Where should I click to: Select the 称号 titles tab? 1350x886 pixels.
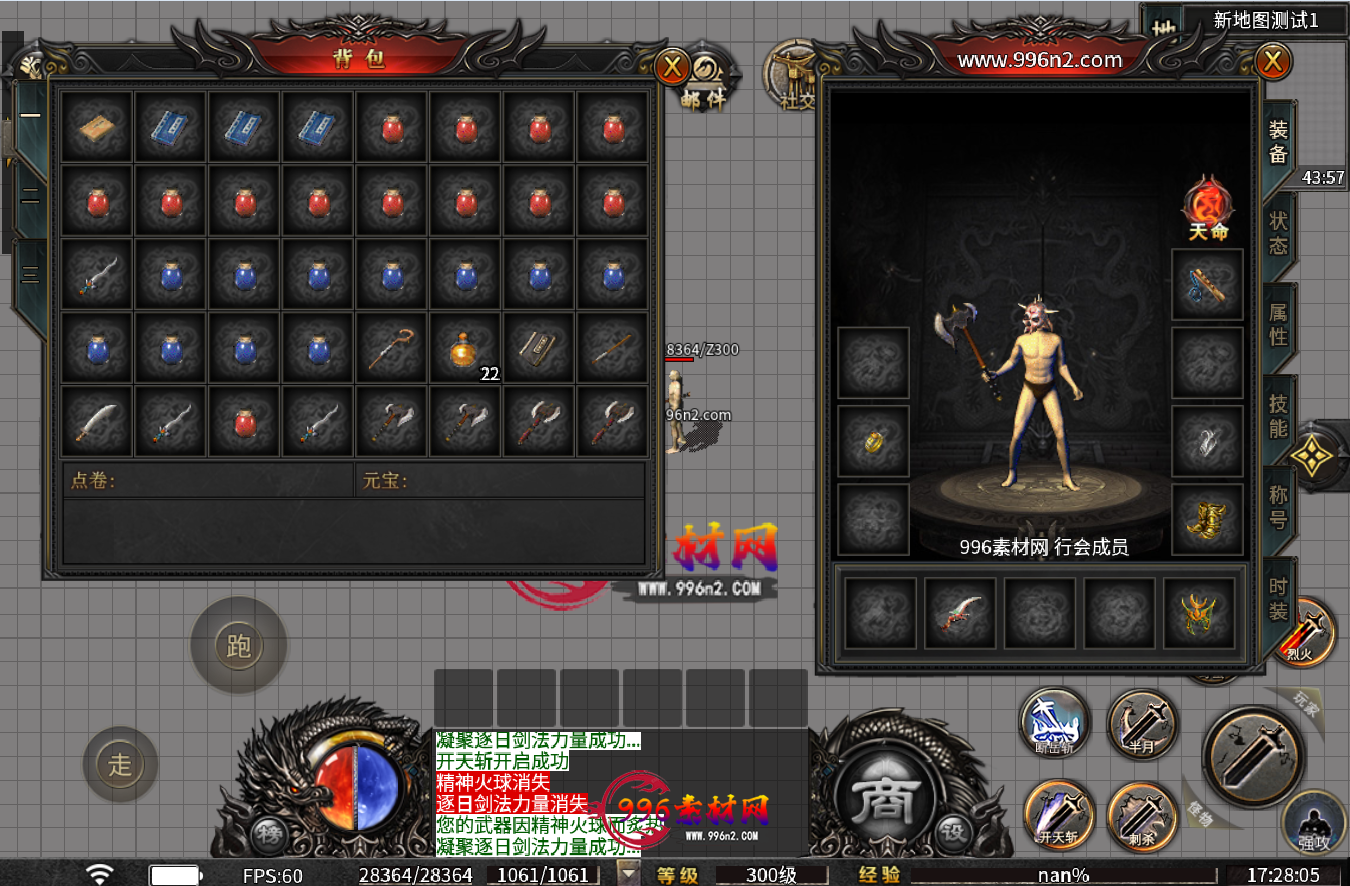(x=1278, y=506)
